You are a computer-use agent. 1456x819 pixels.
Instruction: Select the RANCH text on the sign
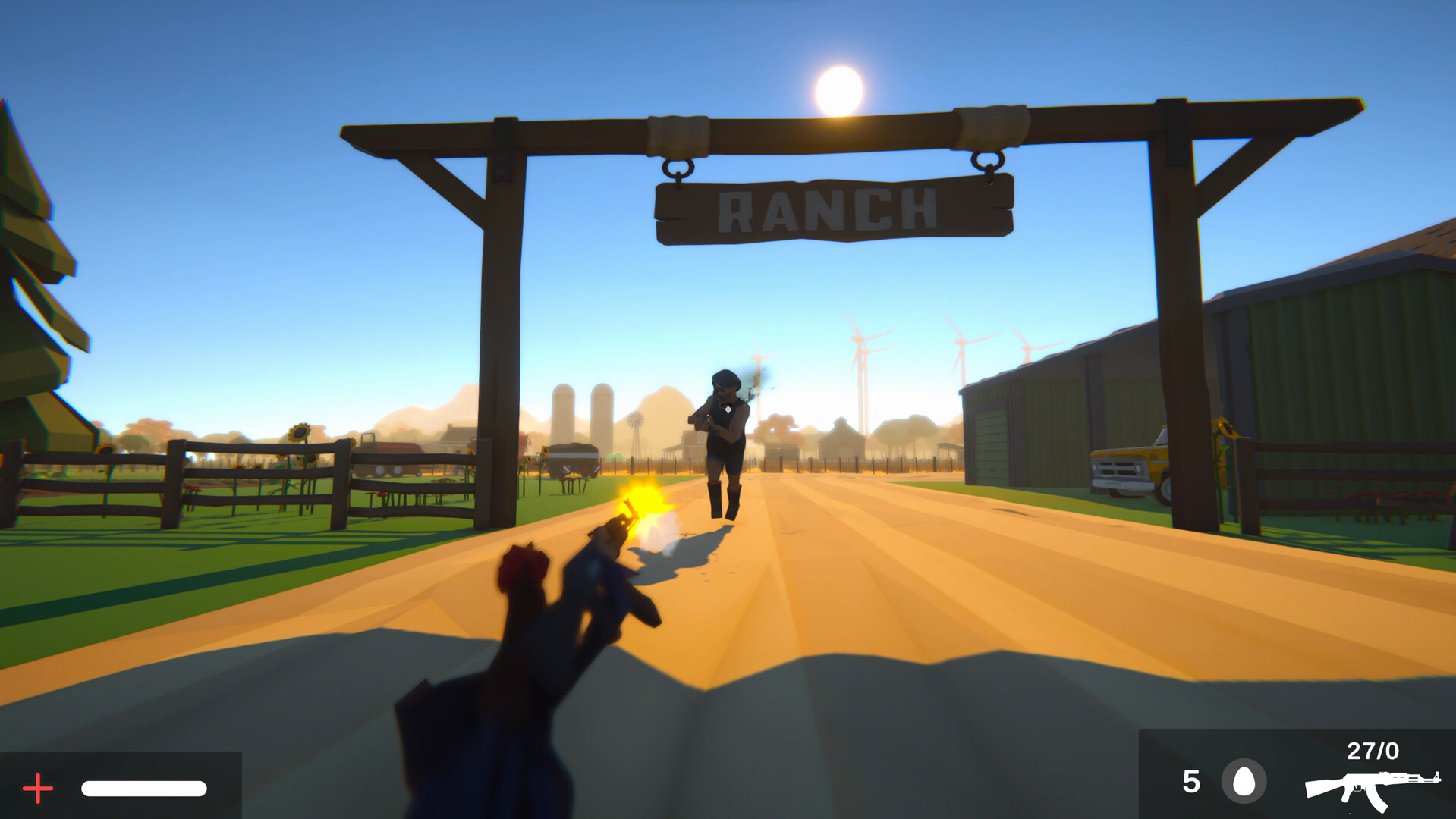(831, 211)
